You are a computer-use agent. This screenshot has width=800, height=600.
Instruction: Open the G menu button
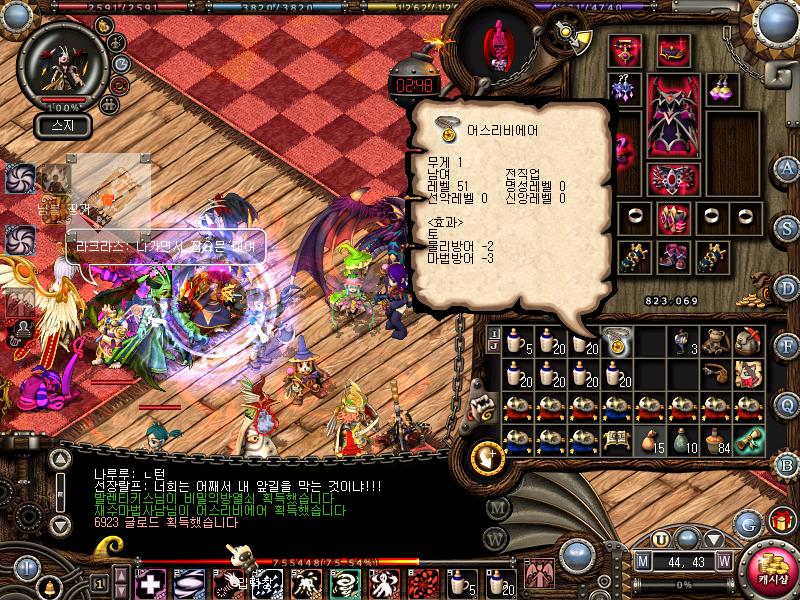(746, 523)
